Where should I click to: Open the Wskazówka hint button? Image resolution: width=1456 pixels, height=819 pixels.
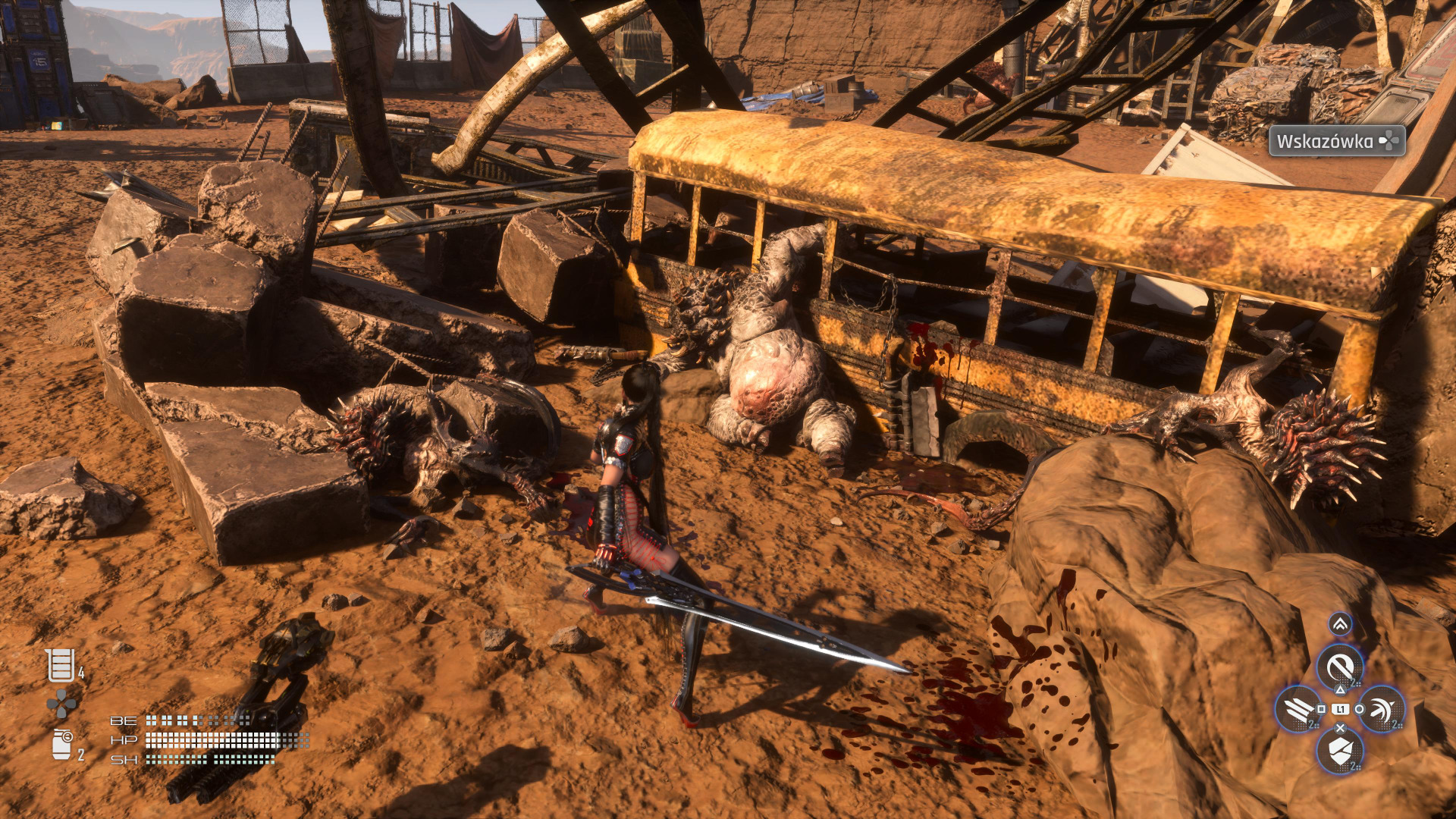(1336, 141)
